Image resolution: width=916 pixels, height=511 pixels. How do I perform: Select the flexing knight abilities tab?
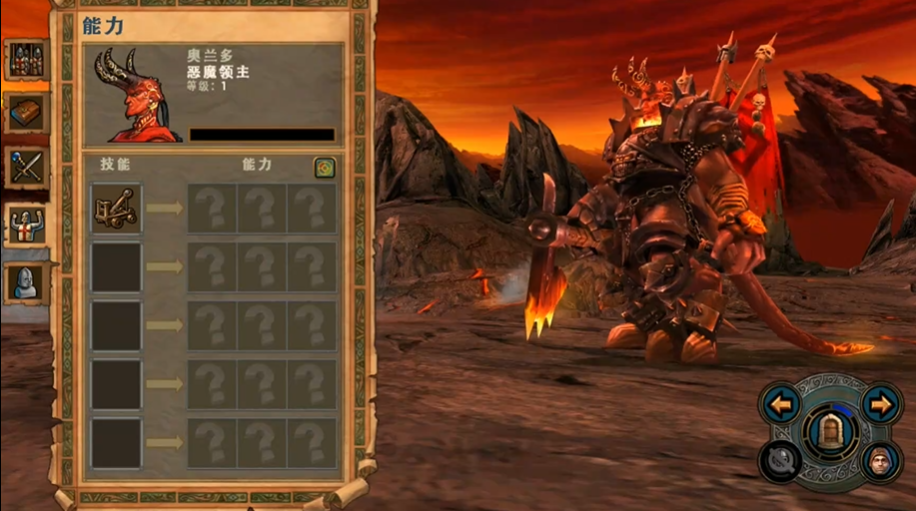pyautogui.click(x=25, y=226)
